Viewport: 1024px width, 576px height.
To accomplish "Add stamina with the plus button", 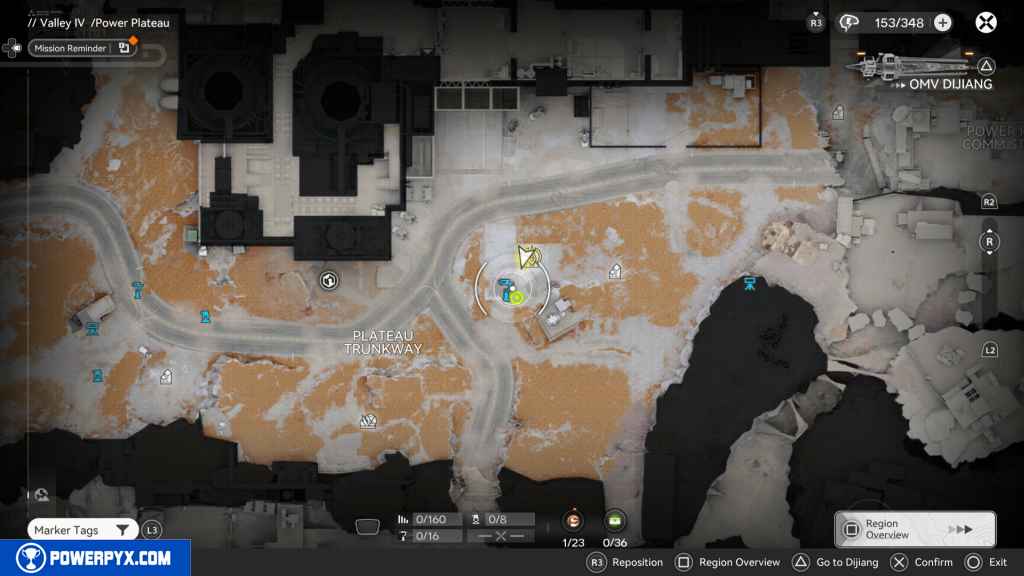I will (942, 23).
